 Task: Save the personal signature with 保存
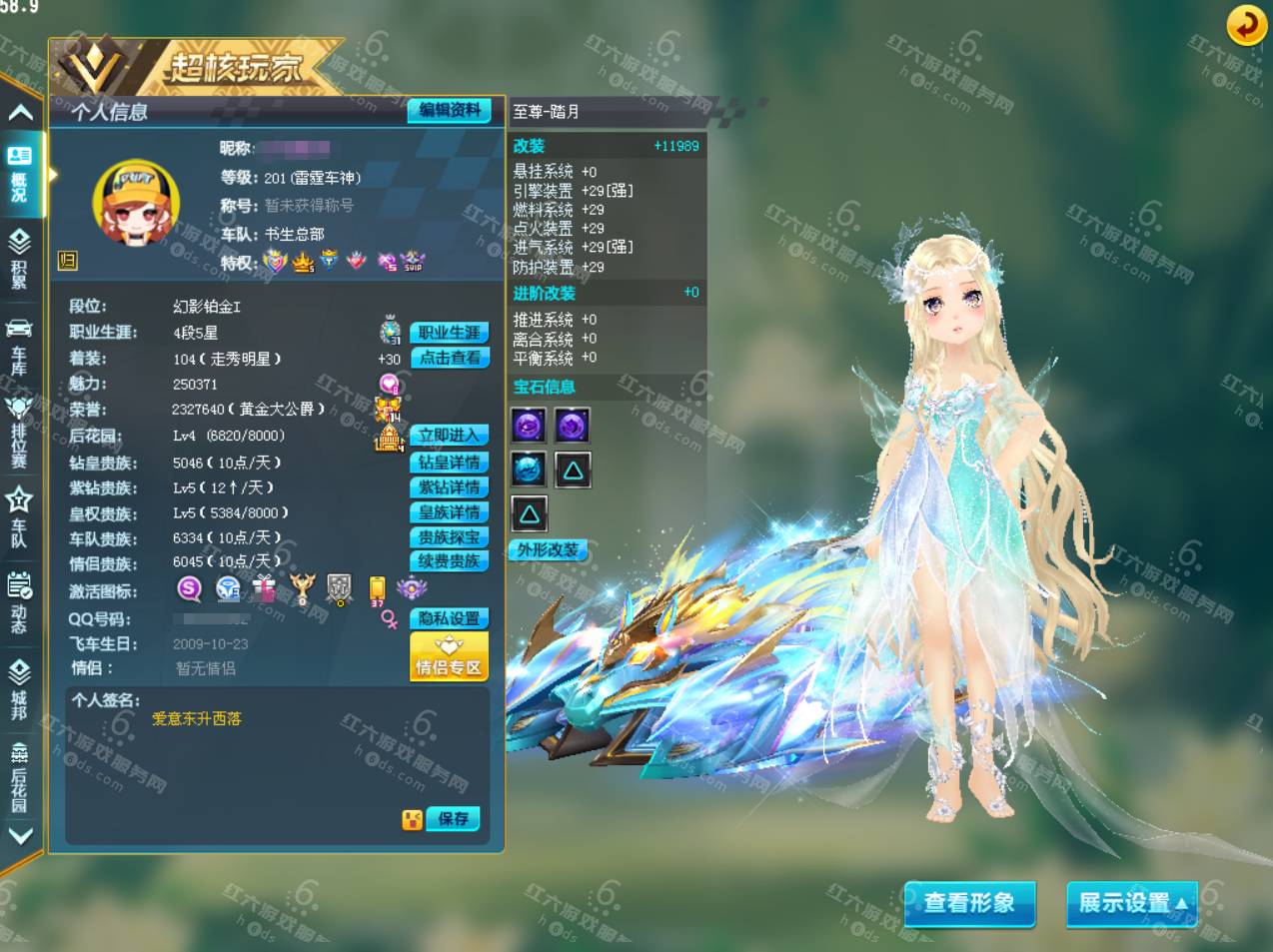453,819
